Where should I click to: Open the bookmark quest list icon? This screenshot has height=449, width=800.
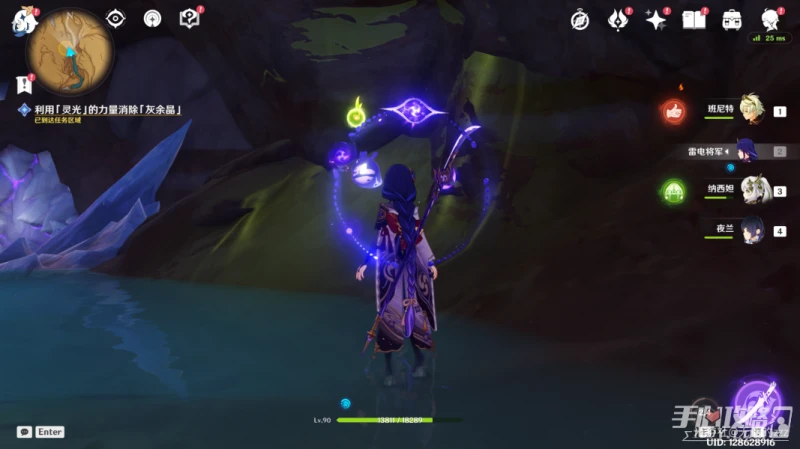point(24,85)
